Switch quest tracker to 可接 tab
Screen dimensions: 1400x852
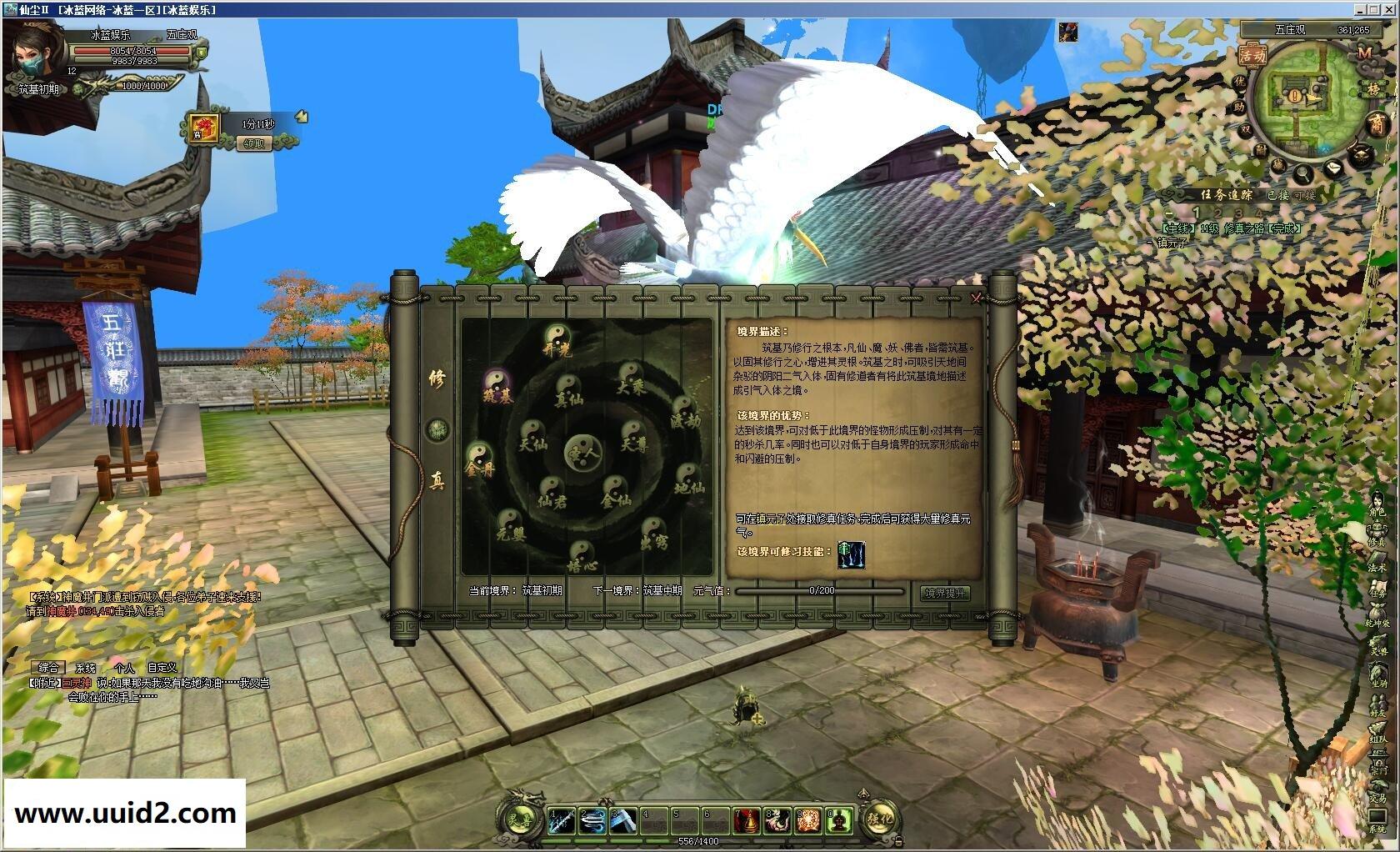[x=1303, y=195]
